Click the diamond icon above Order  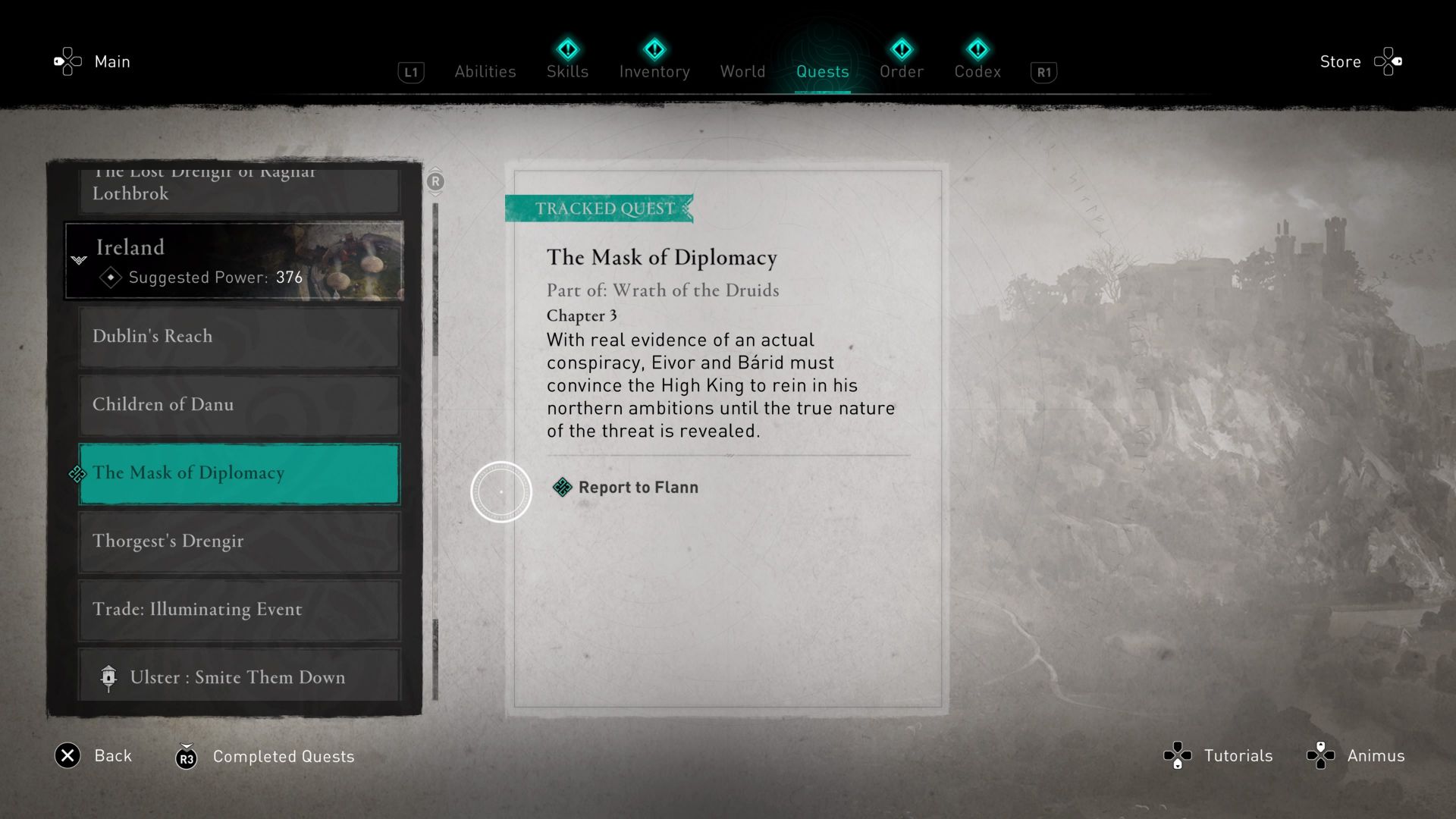pyautogui.click(x=902, y=49)
